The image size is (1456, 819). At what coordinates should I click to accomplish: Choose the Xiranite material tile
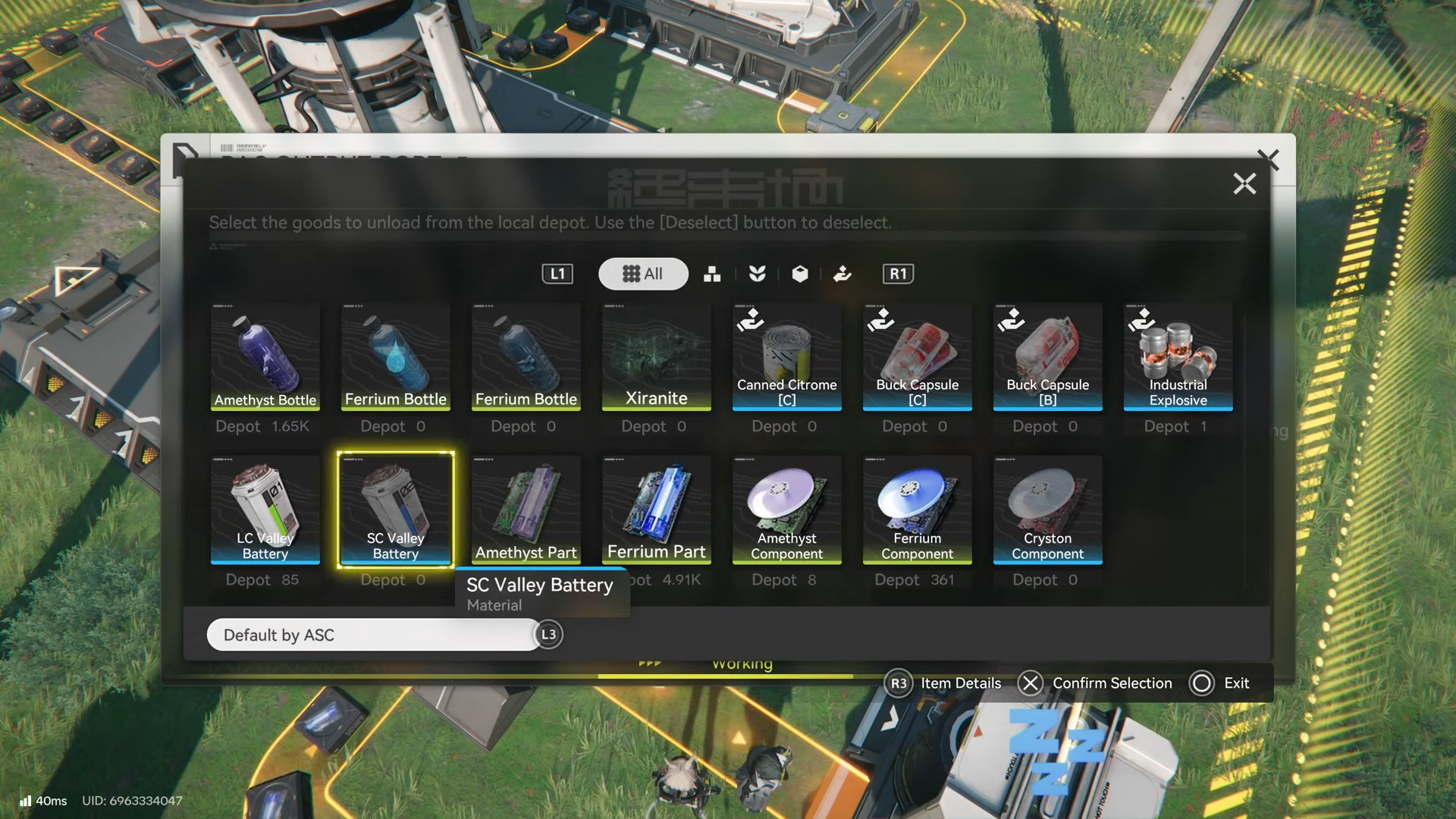(656, 357)
